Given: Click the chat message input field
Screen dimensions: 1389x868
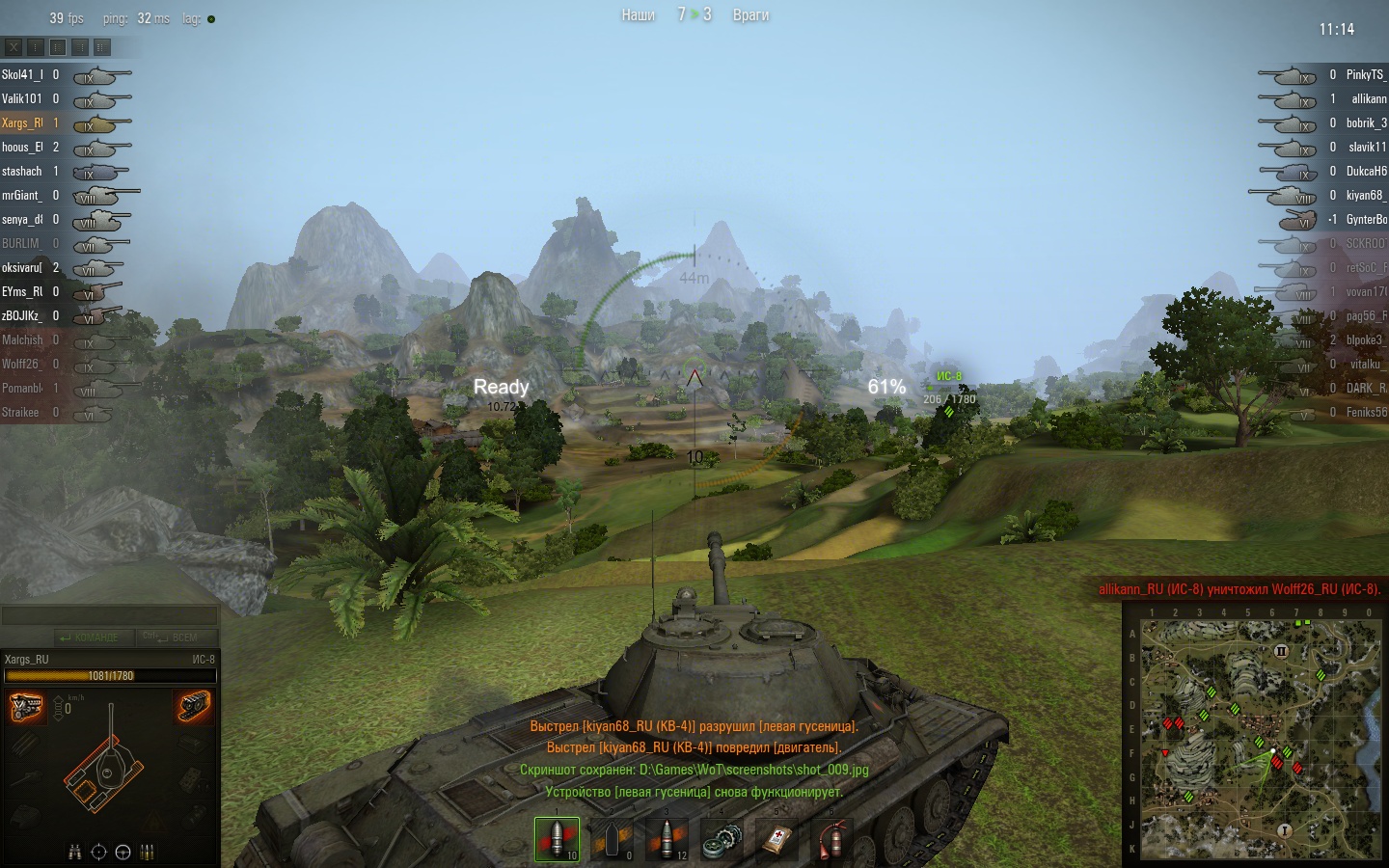Looking at the screenshot, I should tap(109, 615).
